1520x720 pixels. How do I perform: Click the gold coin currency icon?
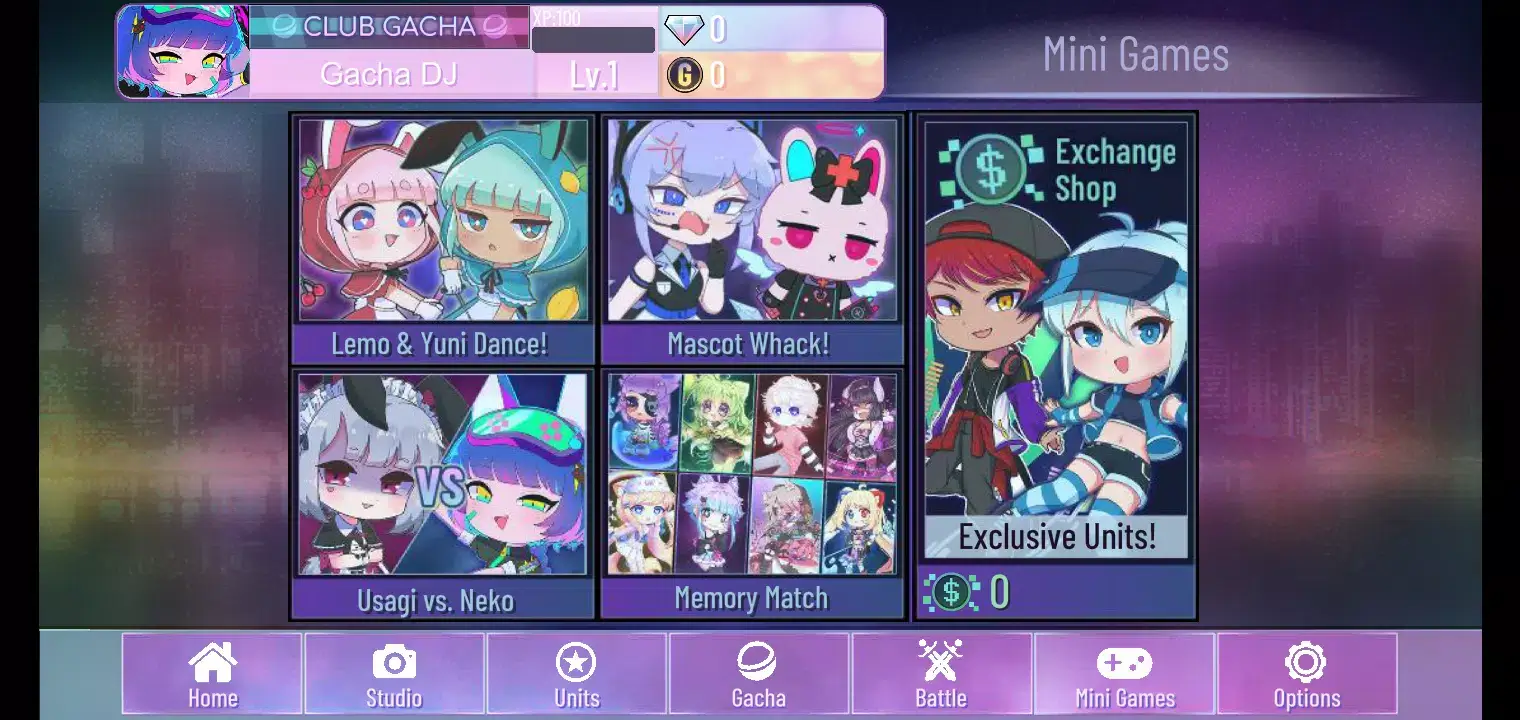click(x=686, y=74)
